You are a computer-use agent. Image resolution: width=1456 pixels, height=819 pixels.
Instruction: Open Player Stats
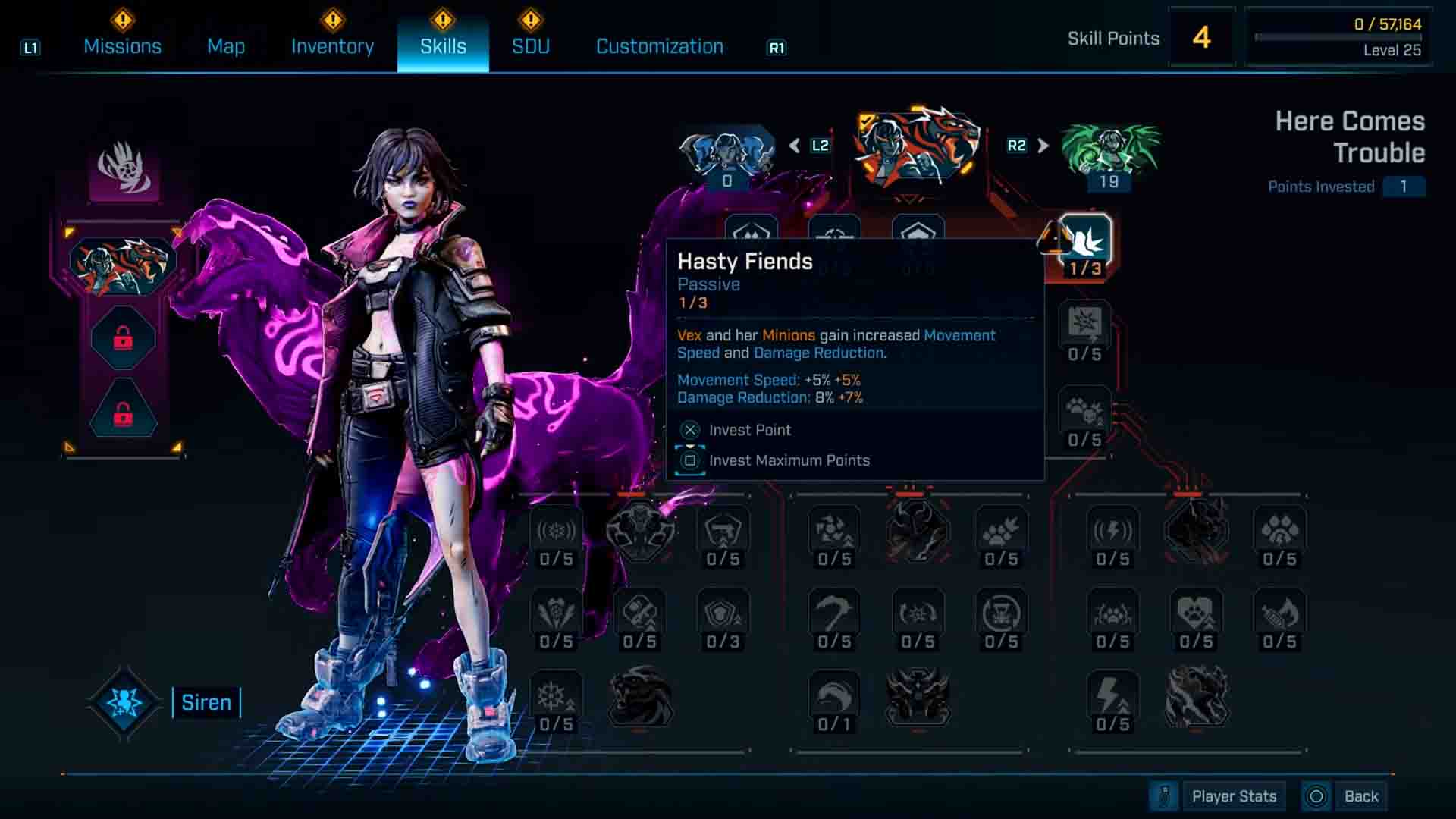1233,796
